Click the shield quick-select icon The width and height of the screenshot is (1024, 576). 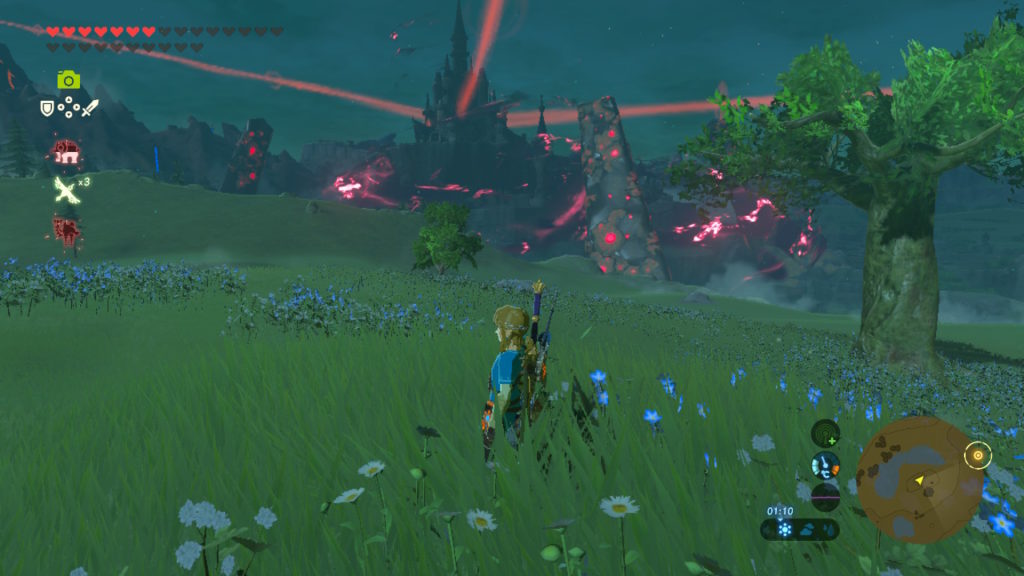coord(46,107)
